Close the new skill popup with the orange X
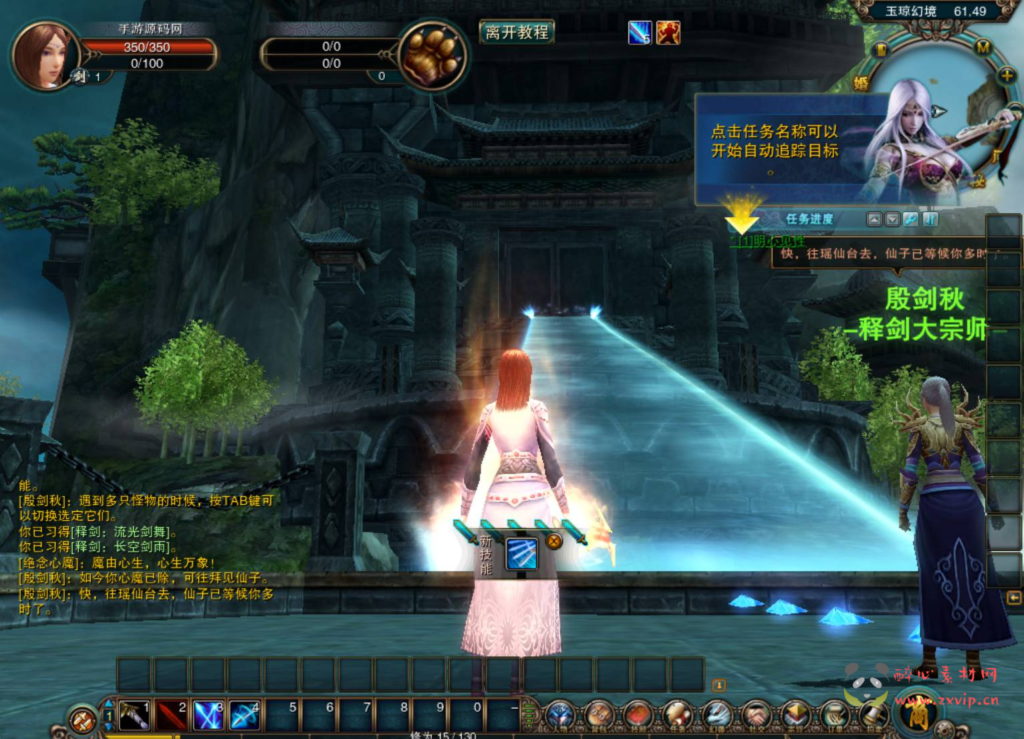This screenshot has height=739, width=1024. pos(553,542)
